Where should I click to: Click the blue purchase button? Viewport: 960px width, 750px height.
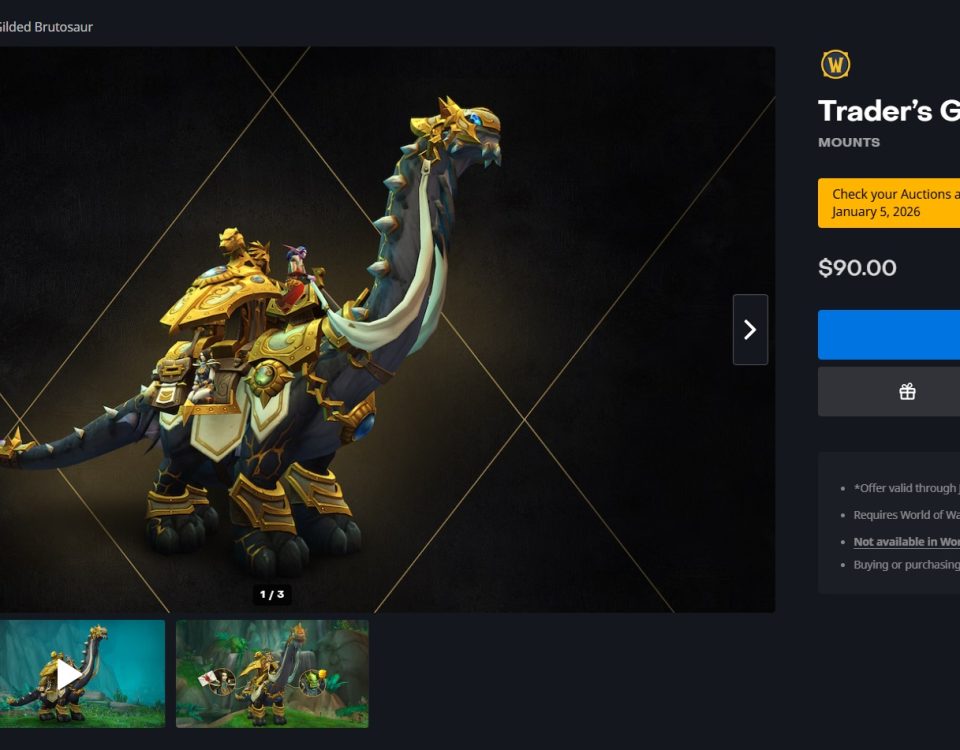pyautogui.click(x=890, y=335)
